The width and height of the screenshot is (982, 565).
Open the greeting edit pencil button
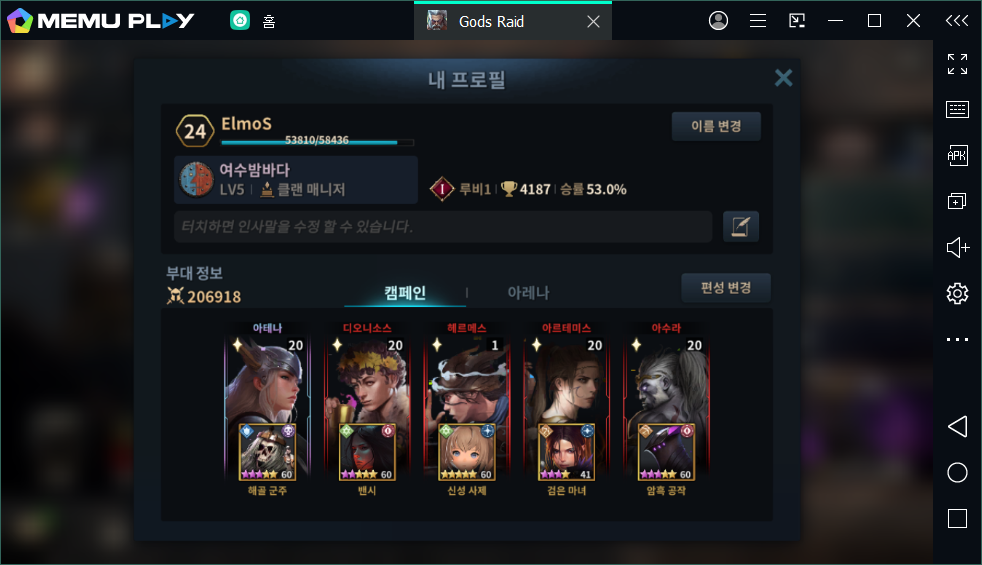(x=741, y=227)
